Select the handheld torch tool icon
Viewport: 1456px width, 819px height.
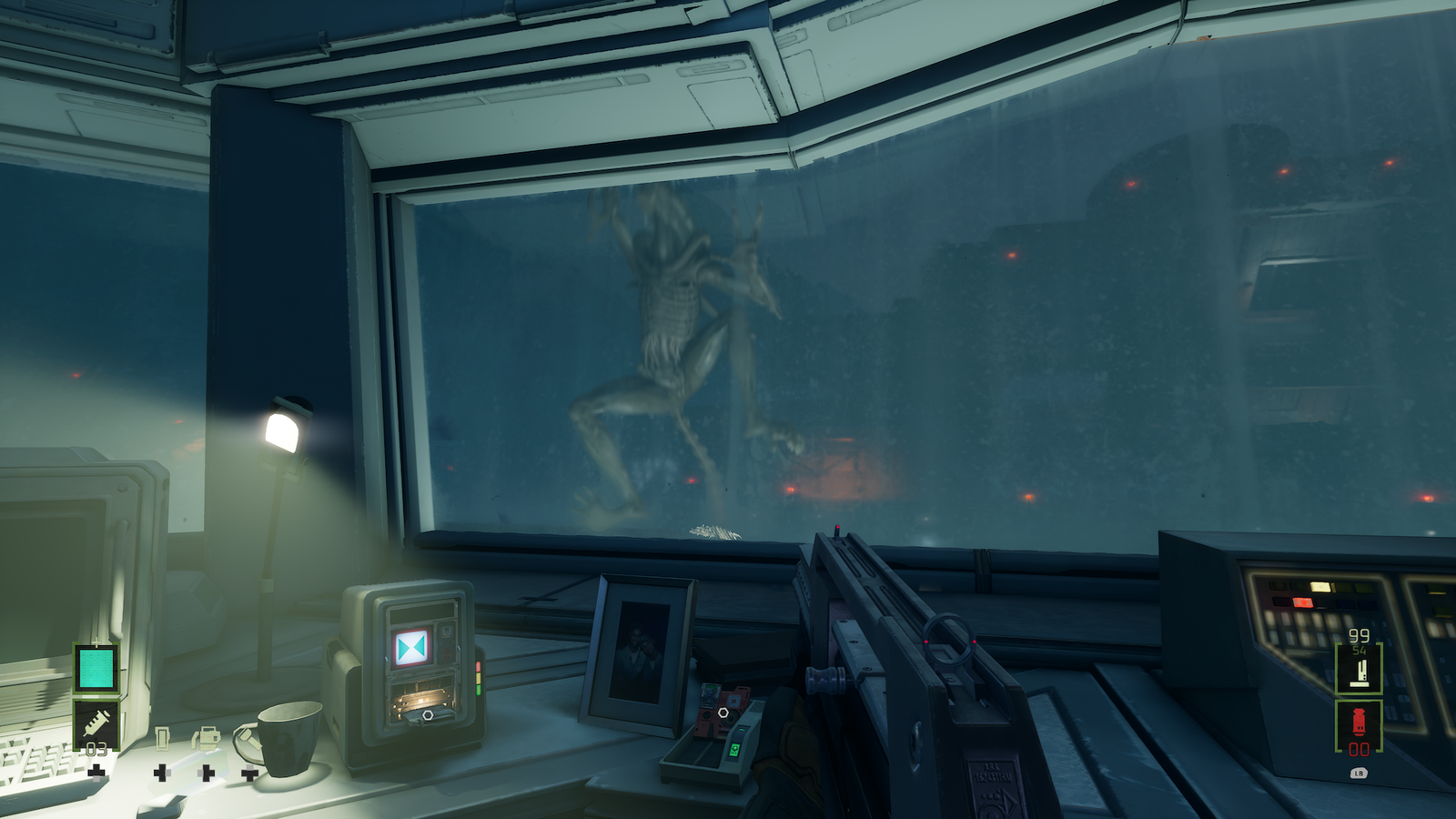tap(207, 738)
